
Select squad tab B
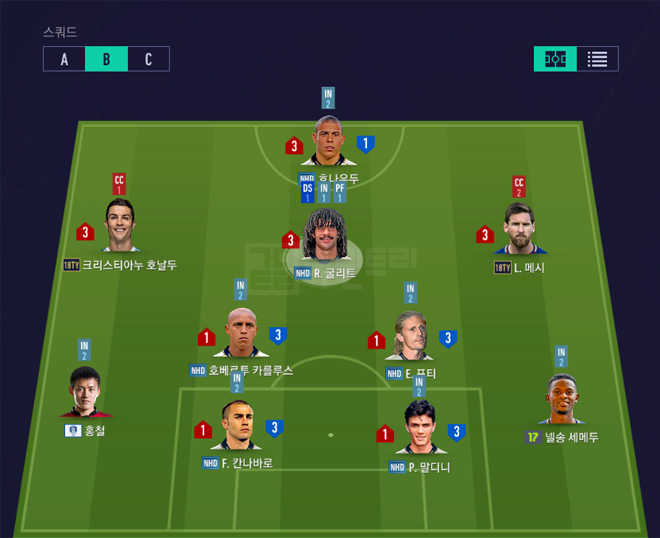(x=106, y=59)
